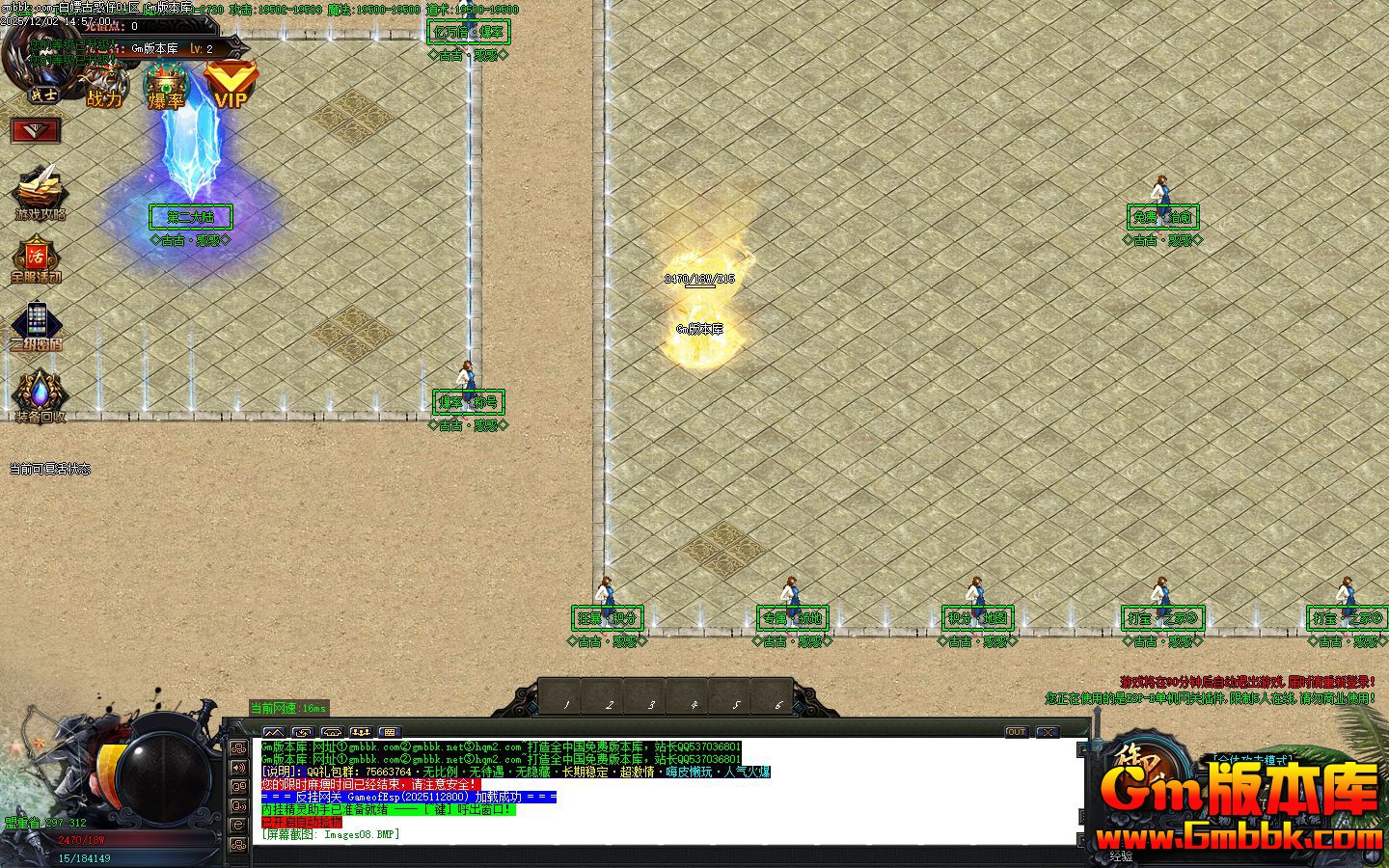
Task: Click the warrior class portrait
Action: click(x=41, y=94)
